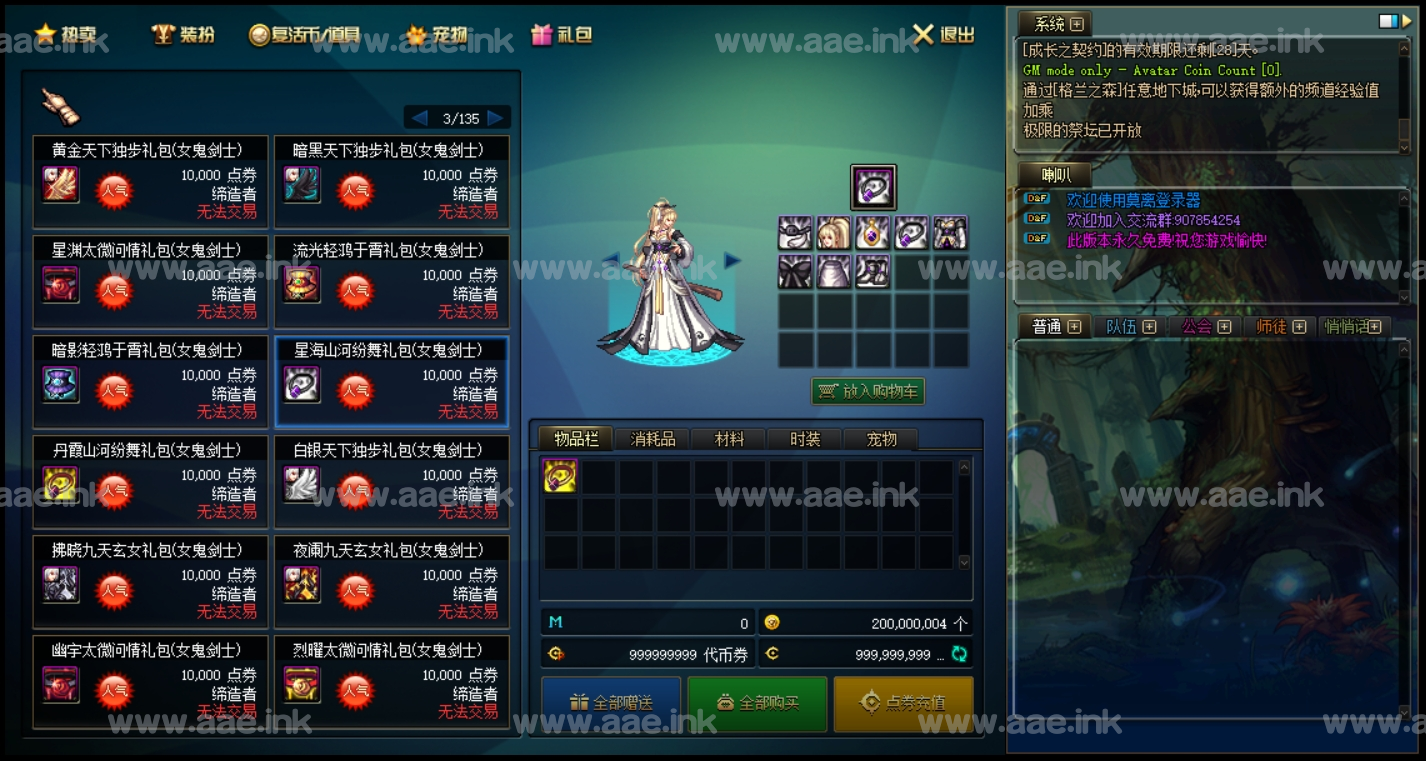1426x761 pixels.
Task: Rotate character preview with right arrow
Action: pos(732,260)
